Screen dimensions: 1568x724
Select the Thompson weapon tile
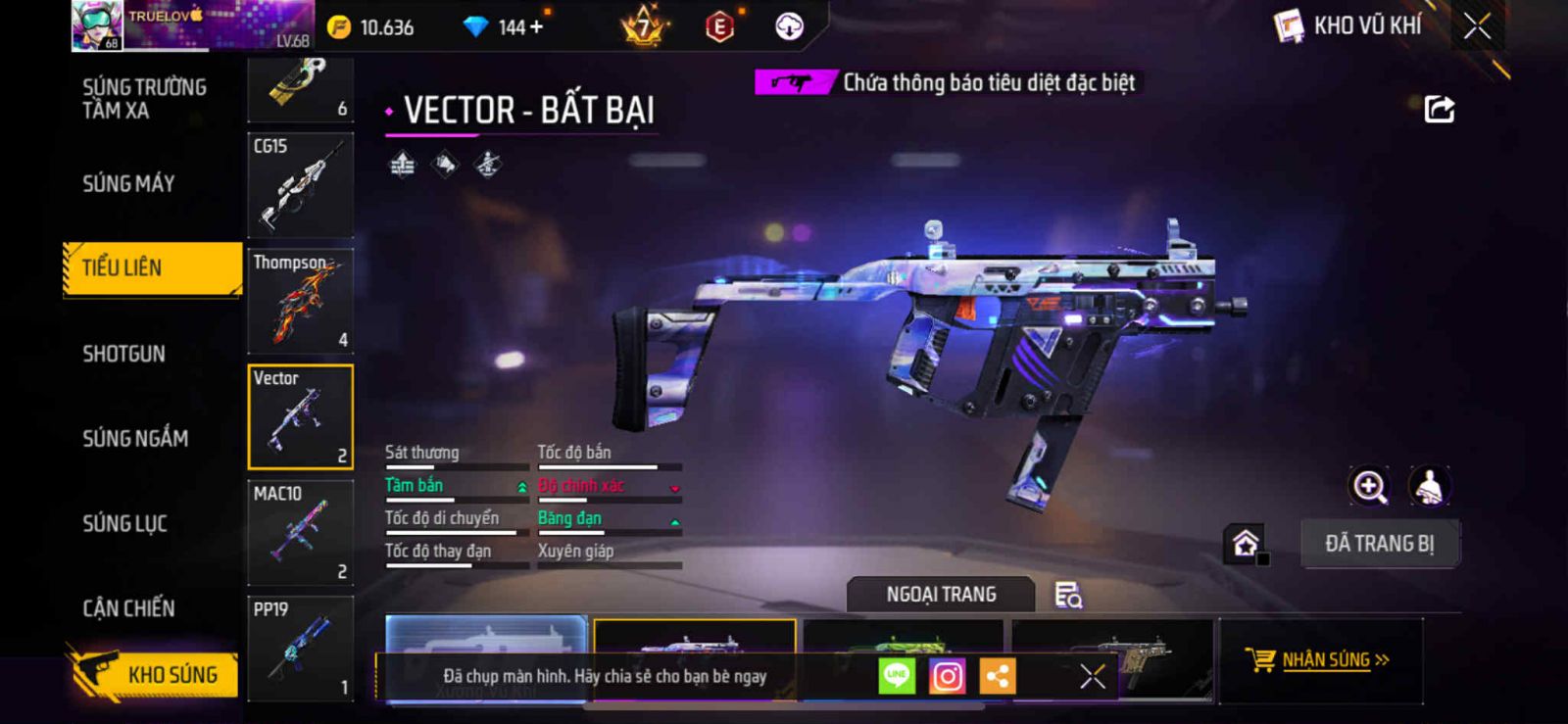[x=300, y=300]
